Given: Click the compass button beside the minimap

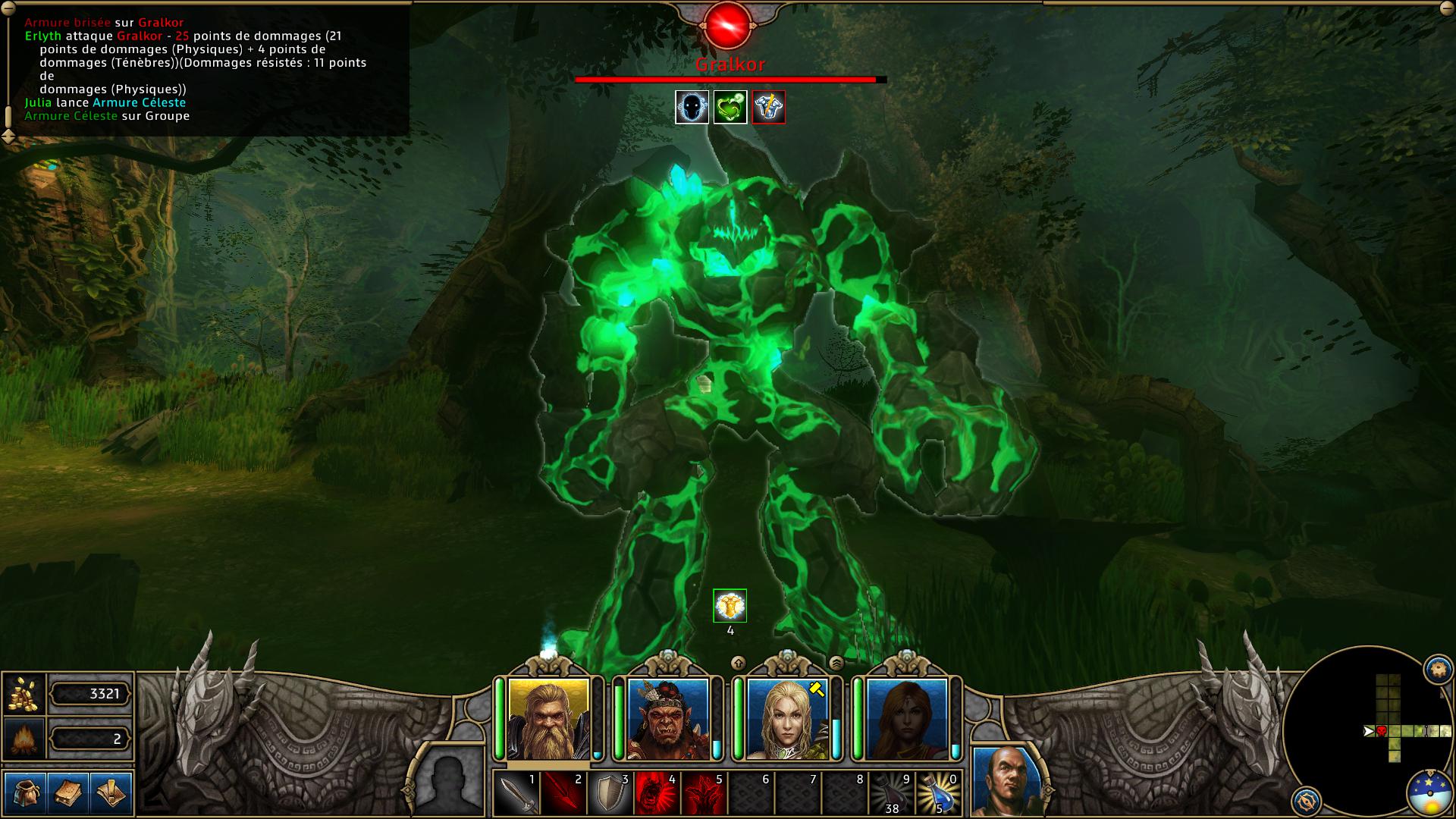Looking at the screenshot, I should click(1306, 801).
